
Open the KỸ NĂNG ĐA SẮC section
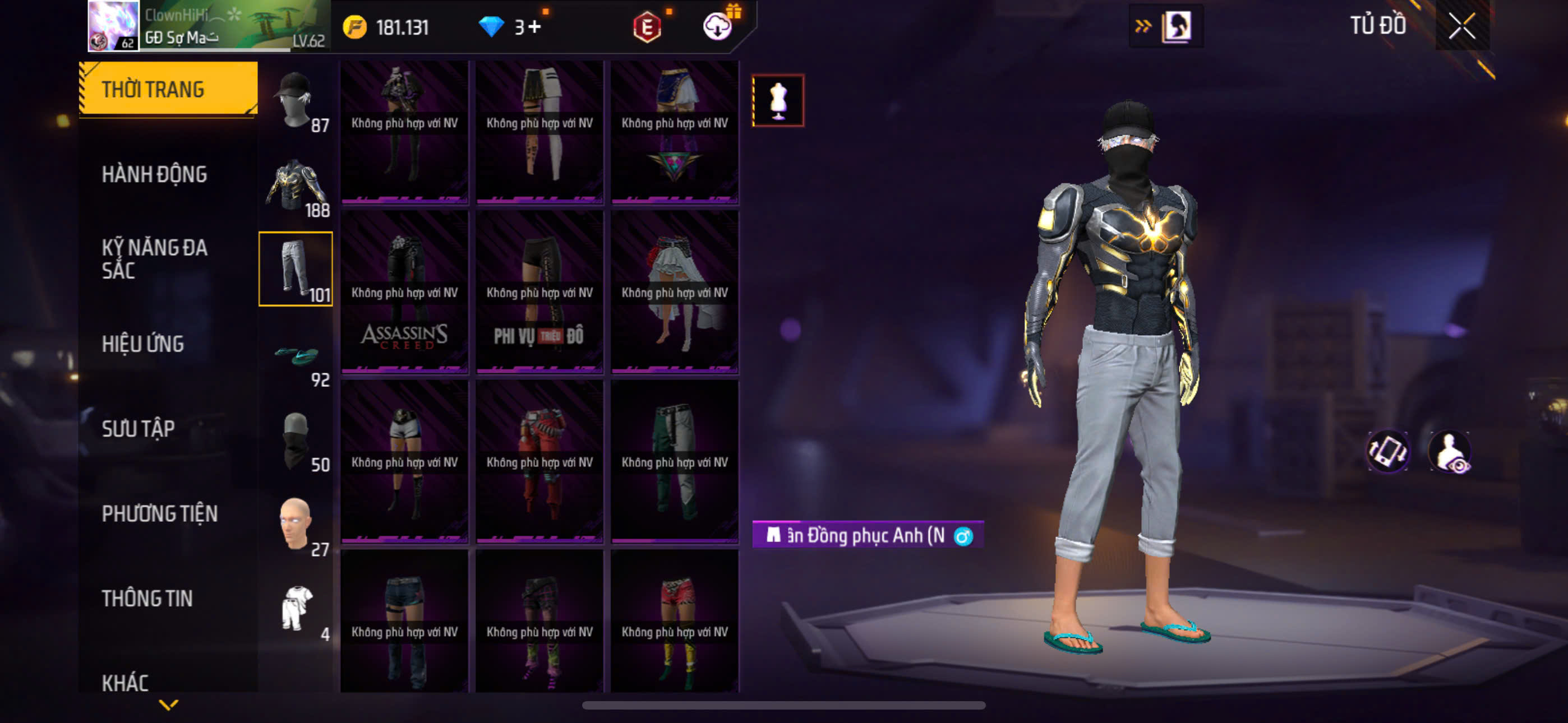tap(154, 258)
